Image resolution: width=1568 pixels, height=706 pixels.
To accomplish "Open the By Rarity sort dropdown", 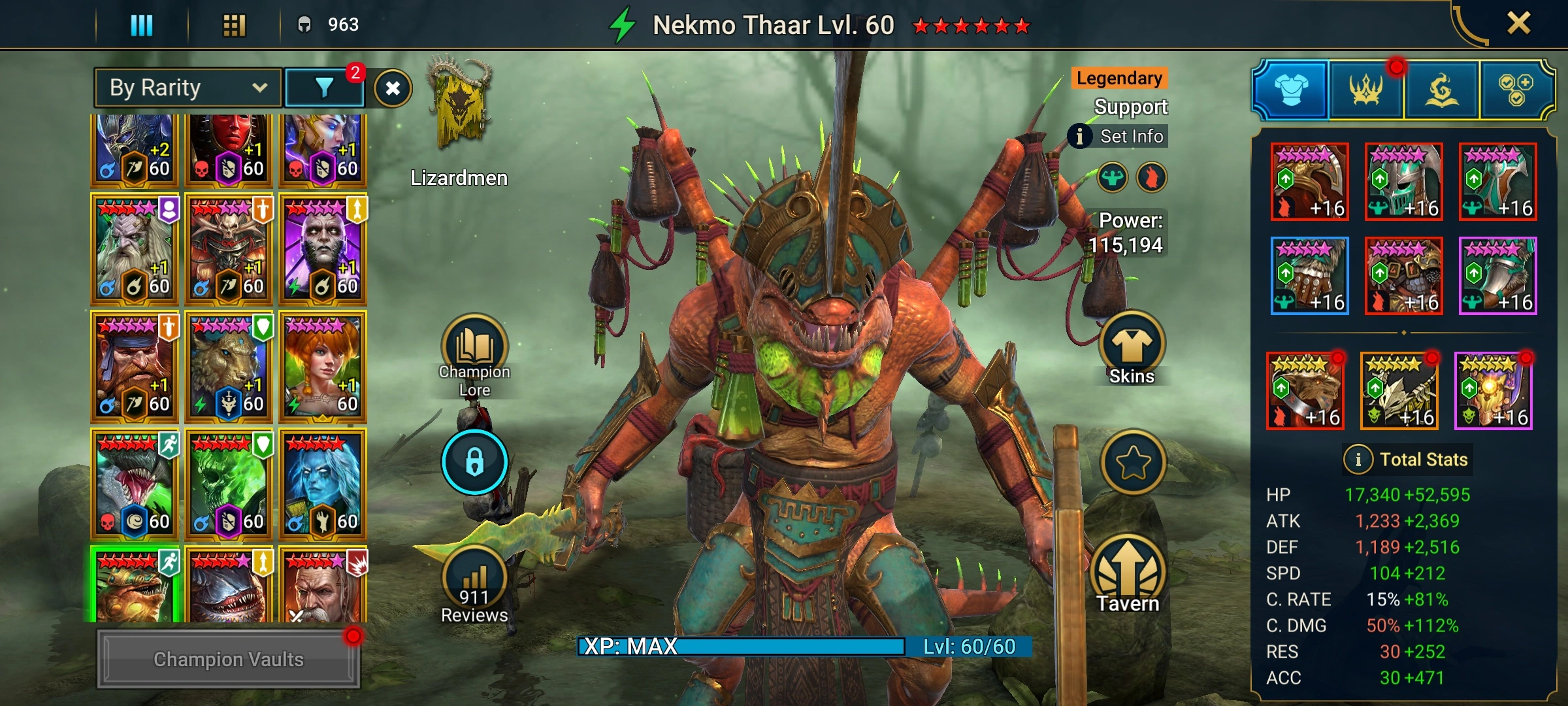I will [x=188, y=88].
